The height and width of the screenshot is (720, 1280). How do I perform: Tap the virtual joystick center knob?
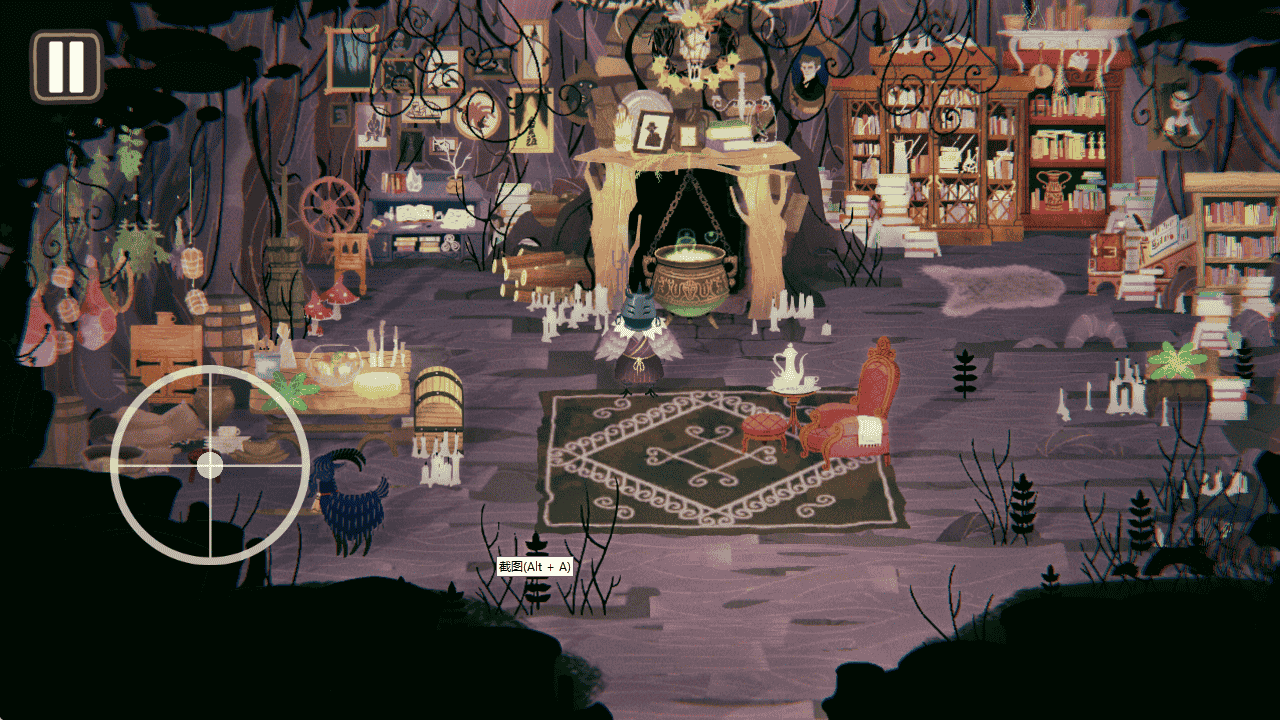210,465
